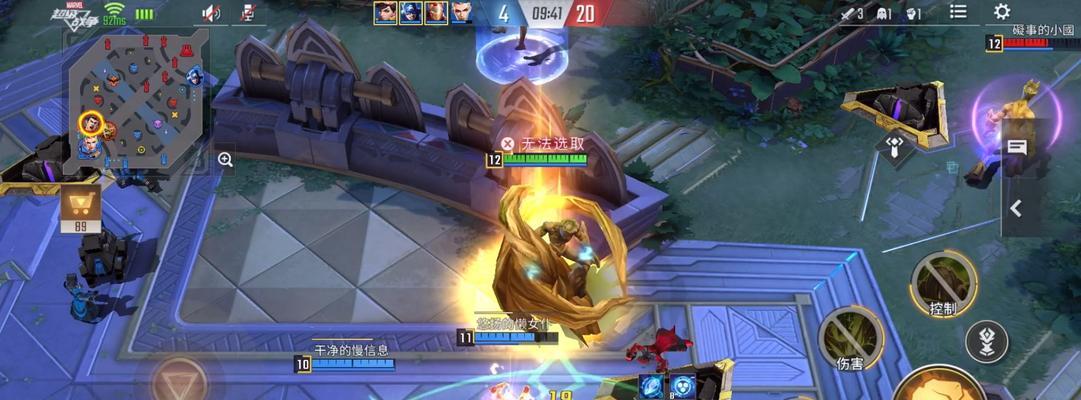The image size is (1081, 400).
Task: Select the Captain America teammate portrait
Action: pyautogui.click(x=411, y=13)
